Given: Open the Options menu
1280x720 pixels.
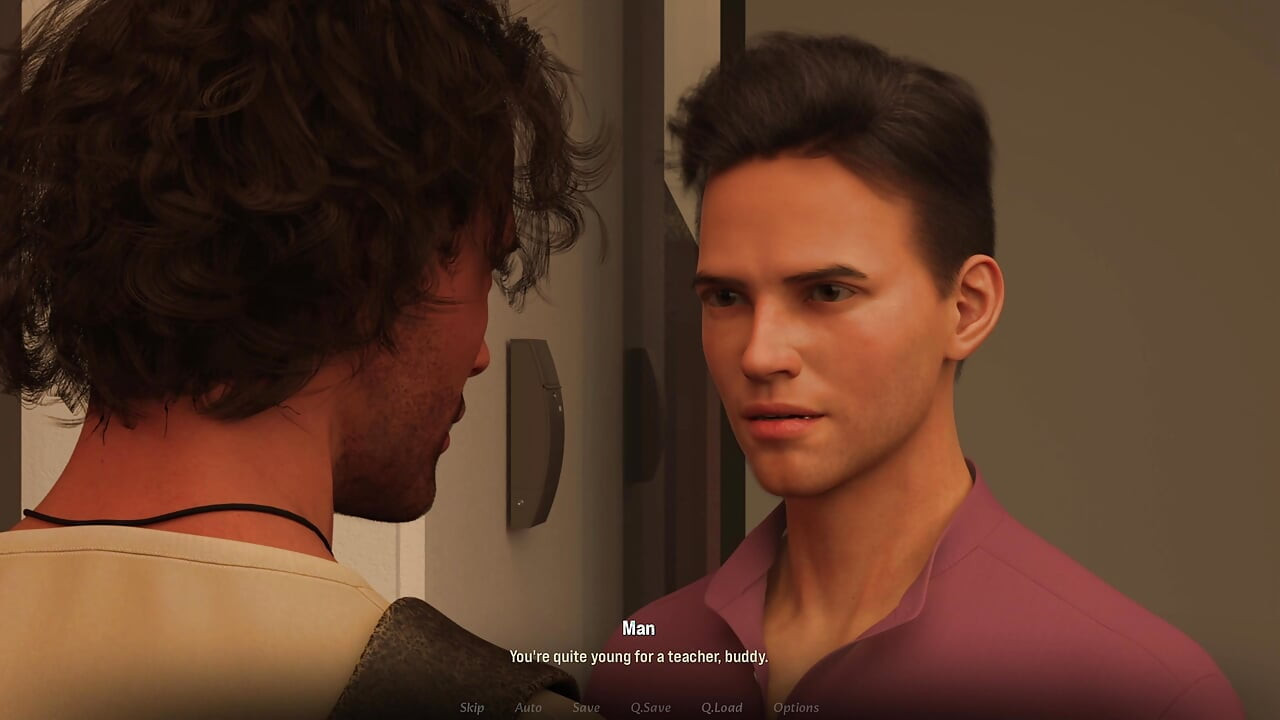Looking at the screenshot, I should point(796,708).
